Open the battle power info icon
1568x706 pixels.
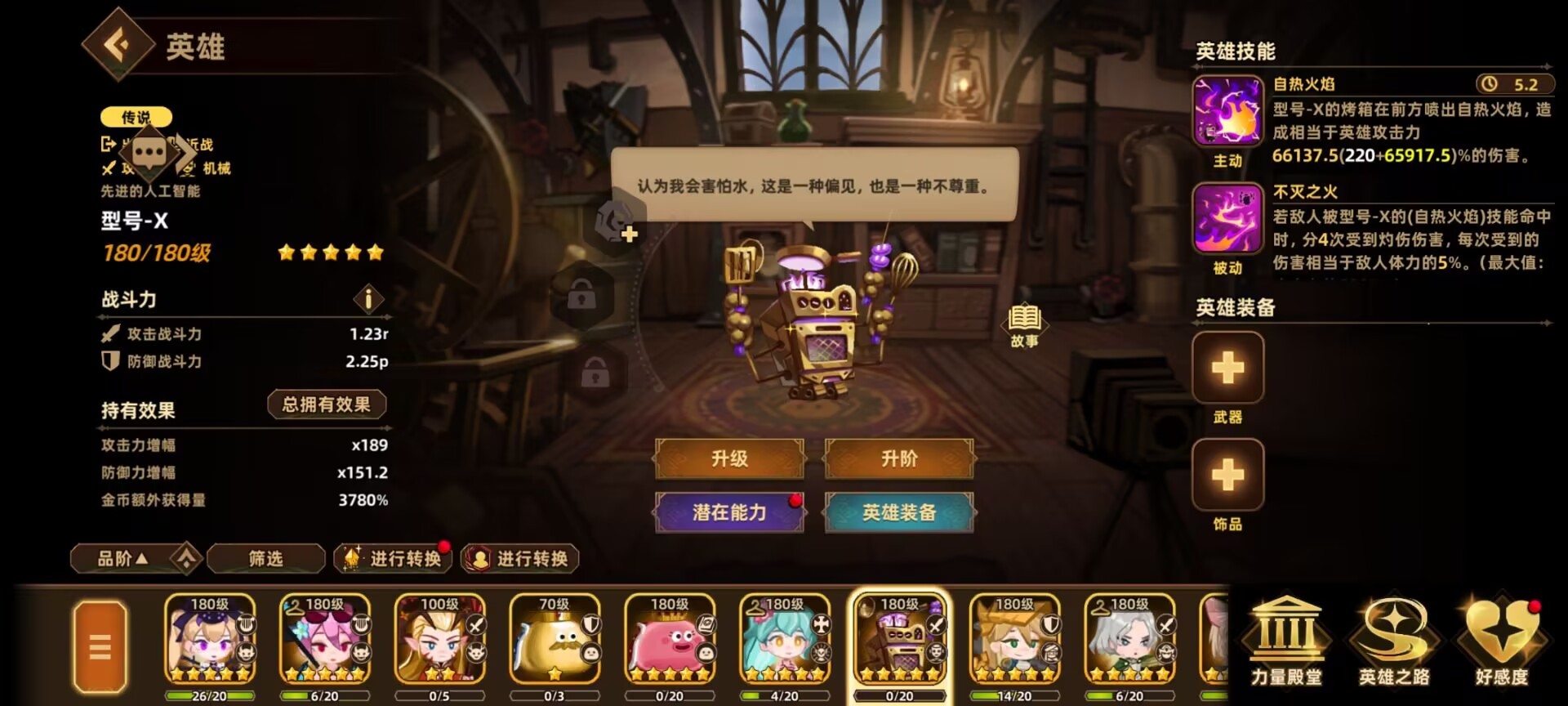pyautogui.click(x=368, y=300)
